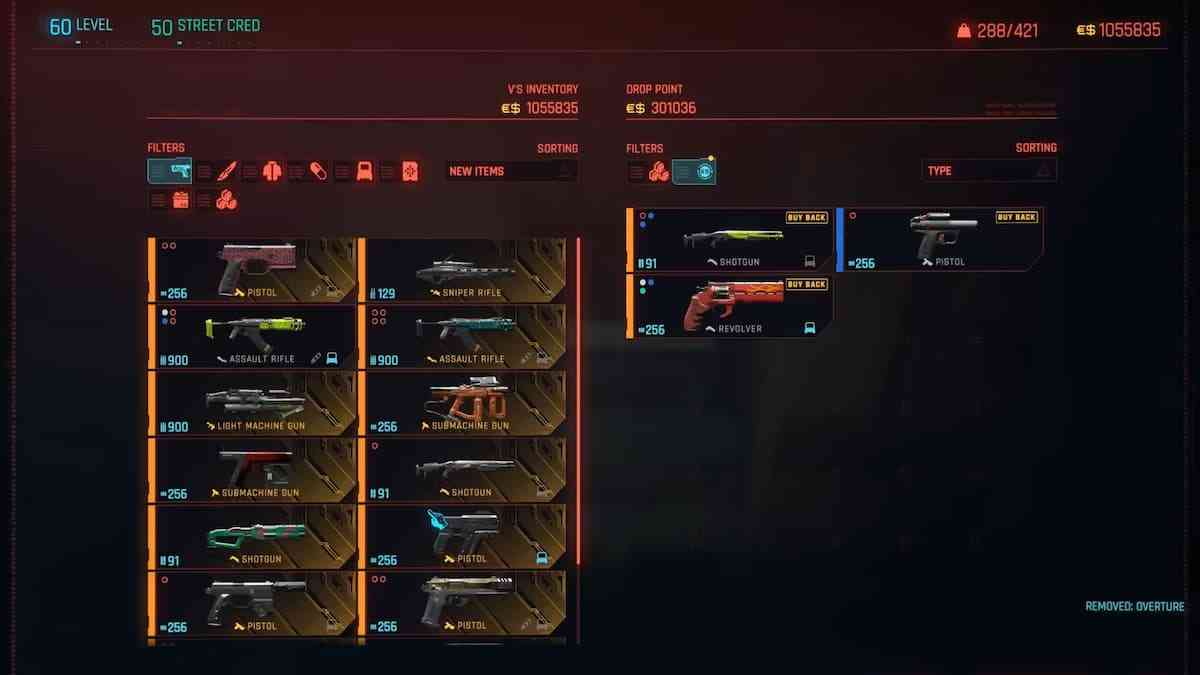The height and width of the screenshot is (675, 1200).
Task: Select the red-topped submachine gun slot
Action: click(252, 470)
